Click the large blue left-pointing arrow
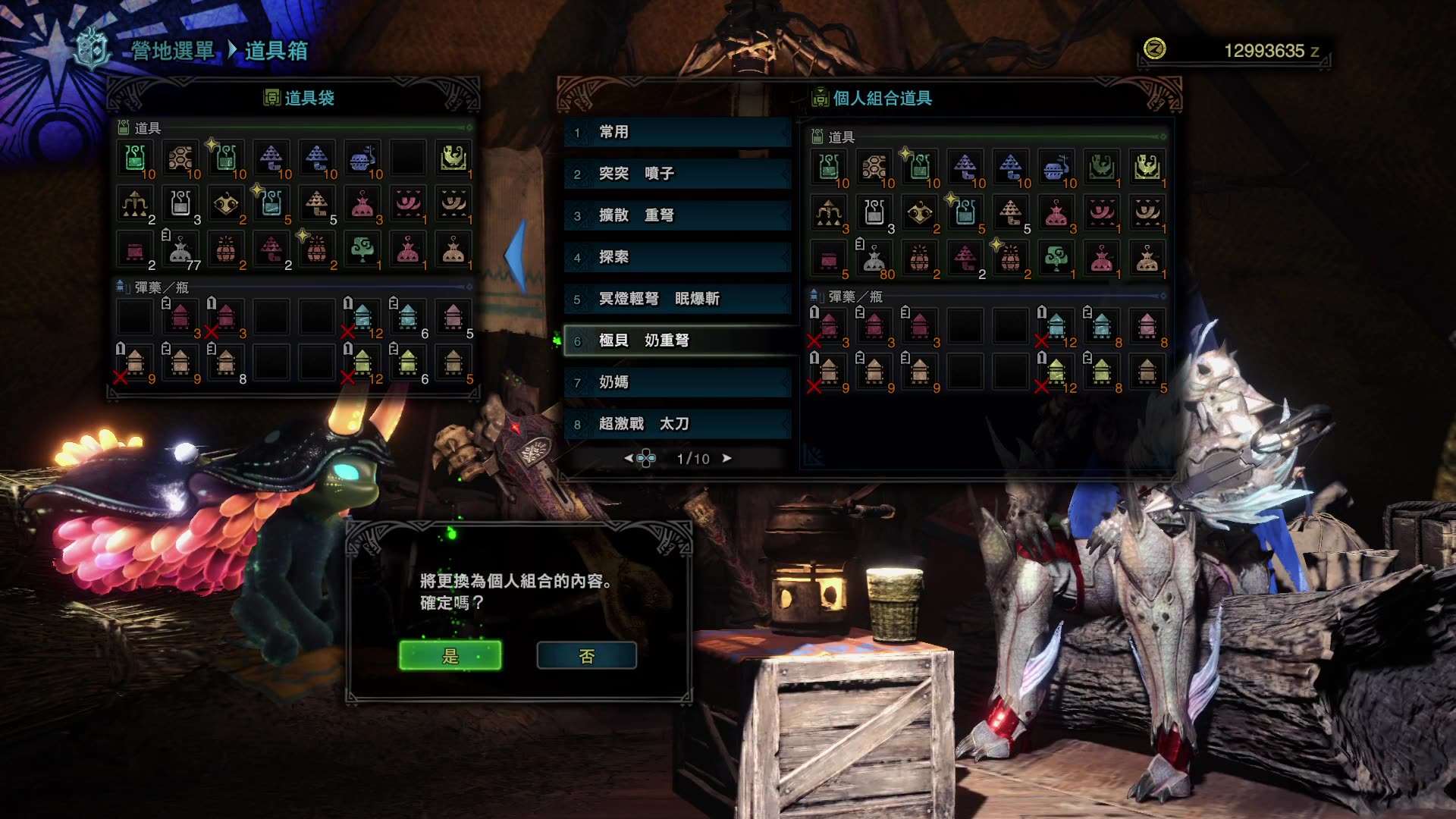This screenshot has height=819, width=1456. (516, 256)
